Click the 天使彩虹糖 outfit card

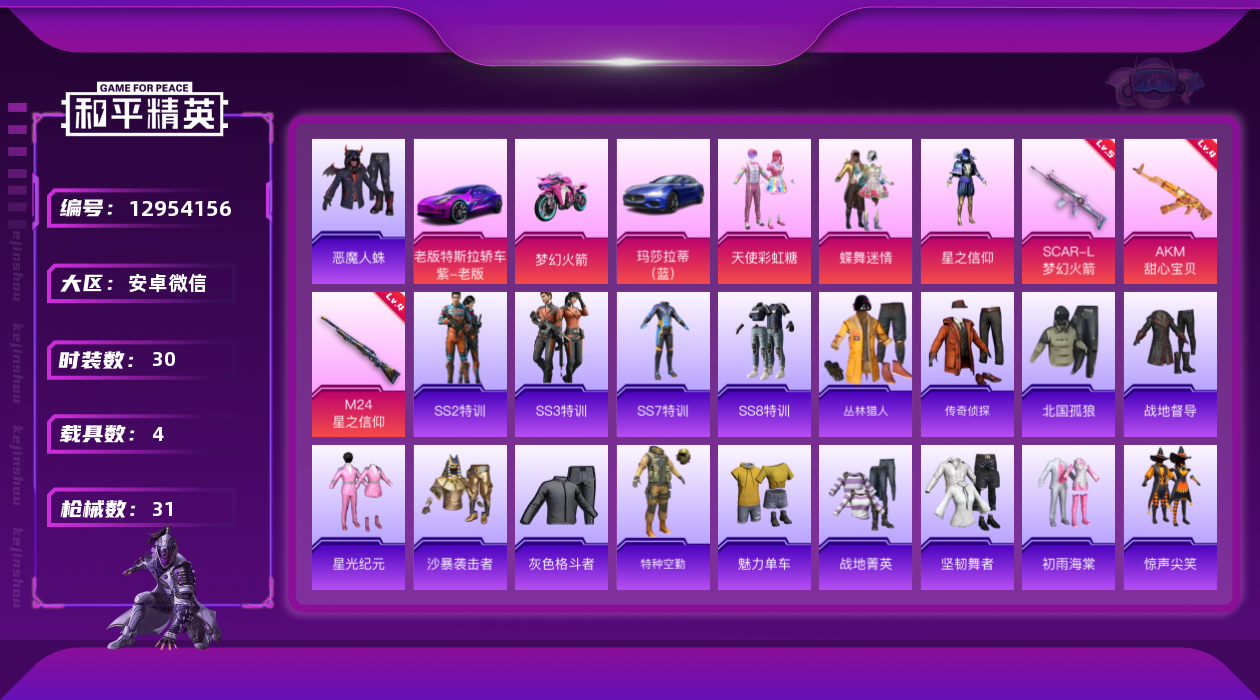[x=764, y=211]
